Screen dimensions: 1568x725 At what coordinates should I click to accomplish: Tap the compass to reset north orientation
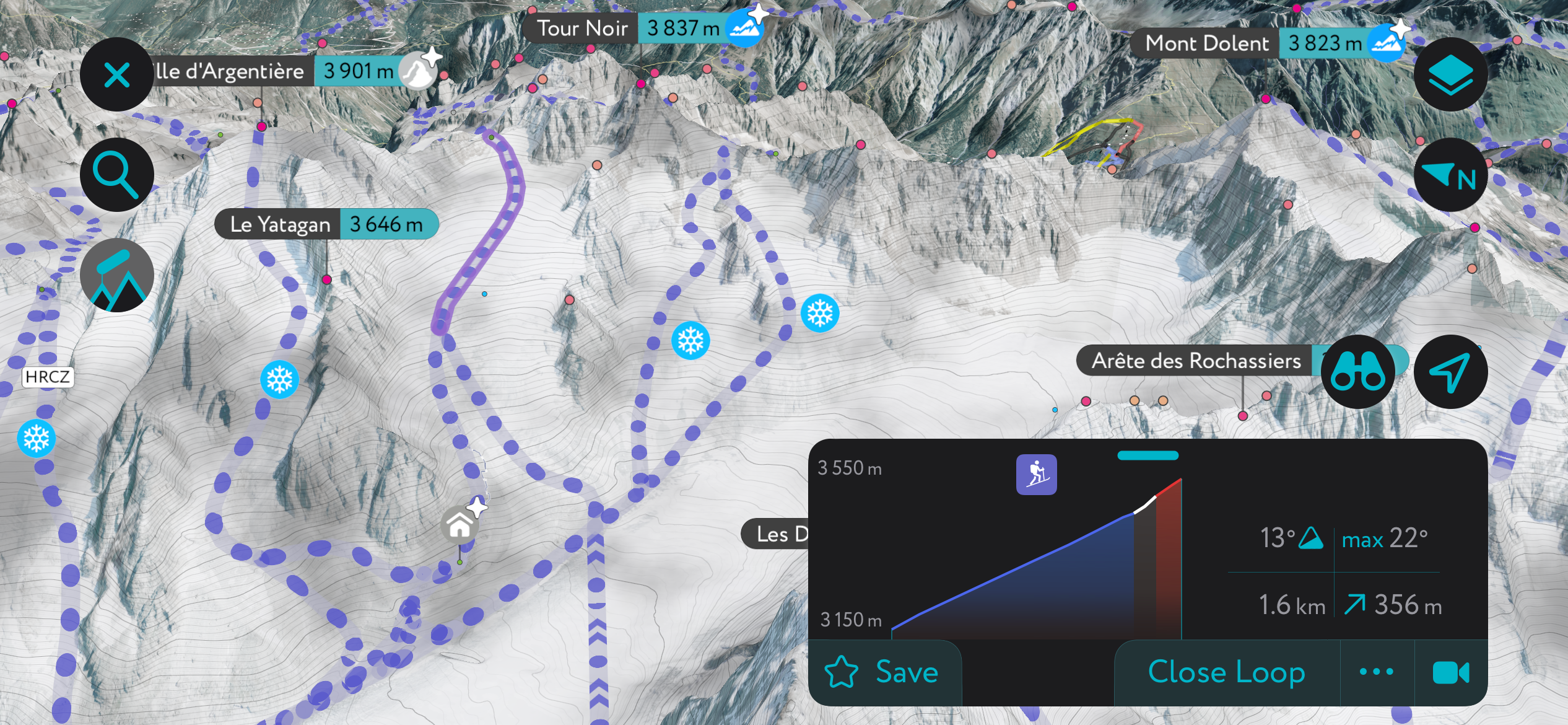[1451, 175]
